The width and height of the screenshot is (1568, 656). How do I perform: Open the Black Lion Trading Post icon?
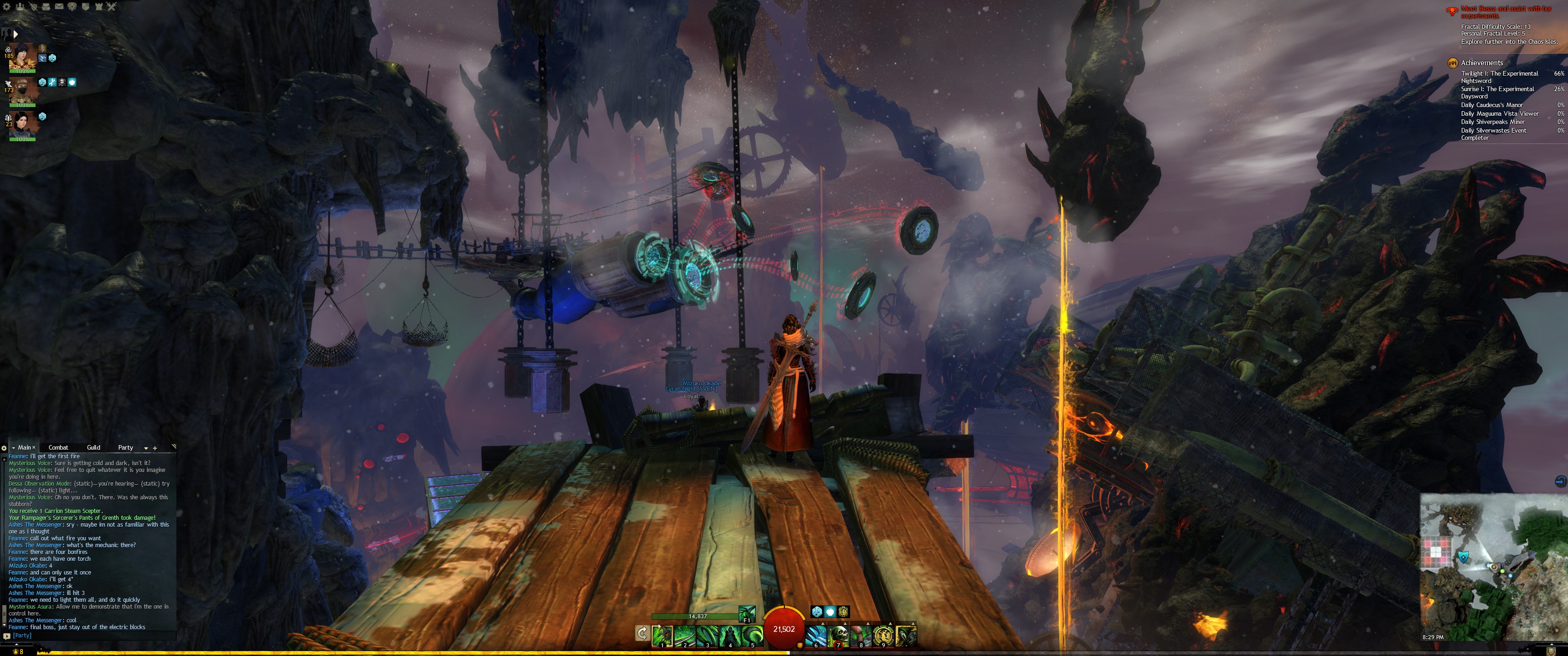click(x=72, y=7)
